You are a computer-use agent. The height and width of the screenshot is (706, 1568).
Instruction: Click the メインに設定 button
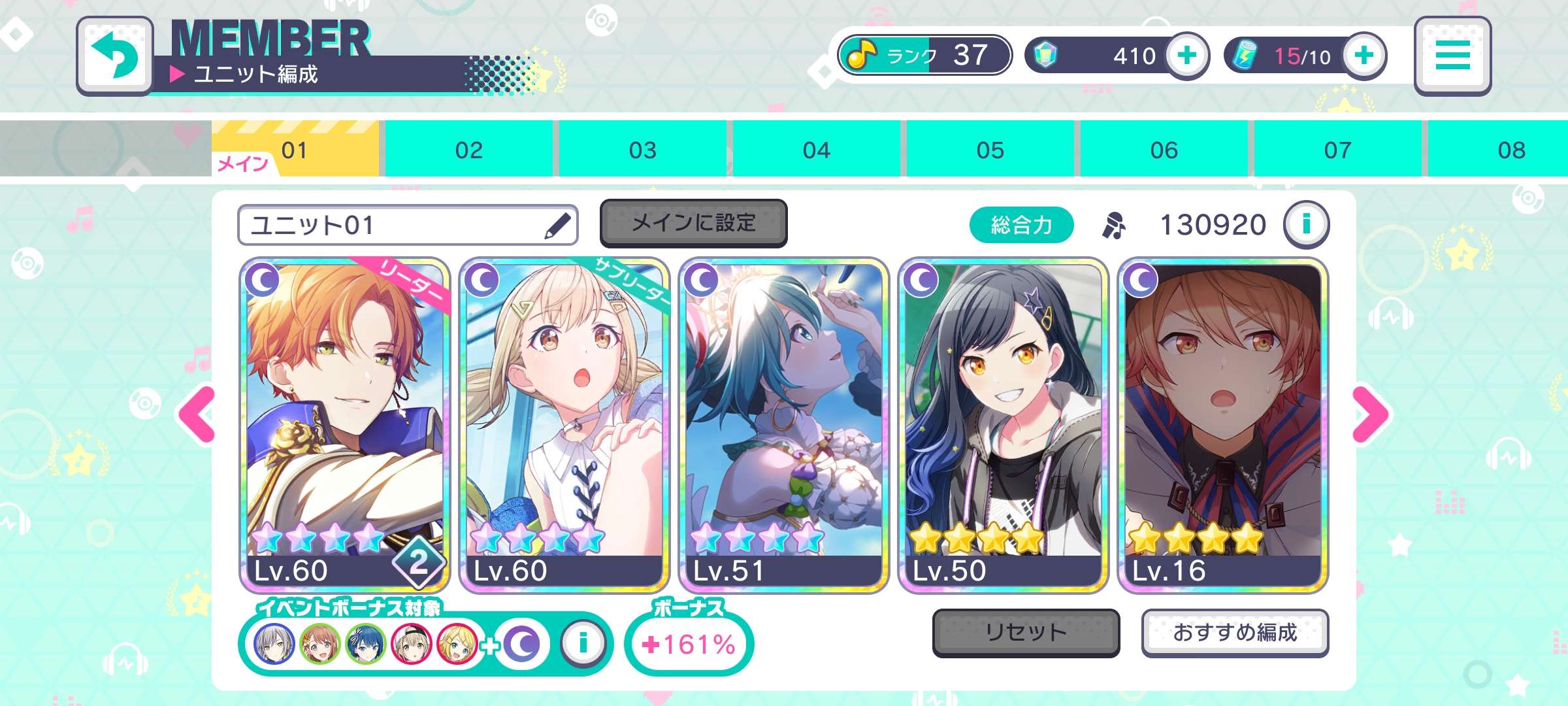point(693,224)
